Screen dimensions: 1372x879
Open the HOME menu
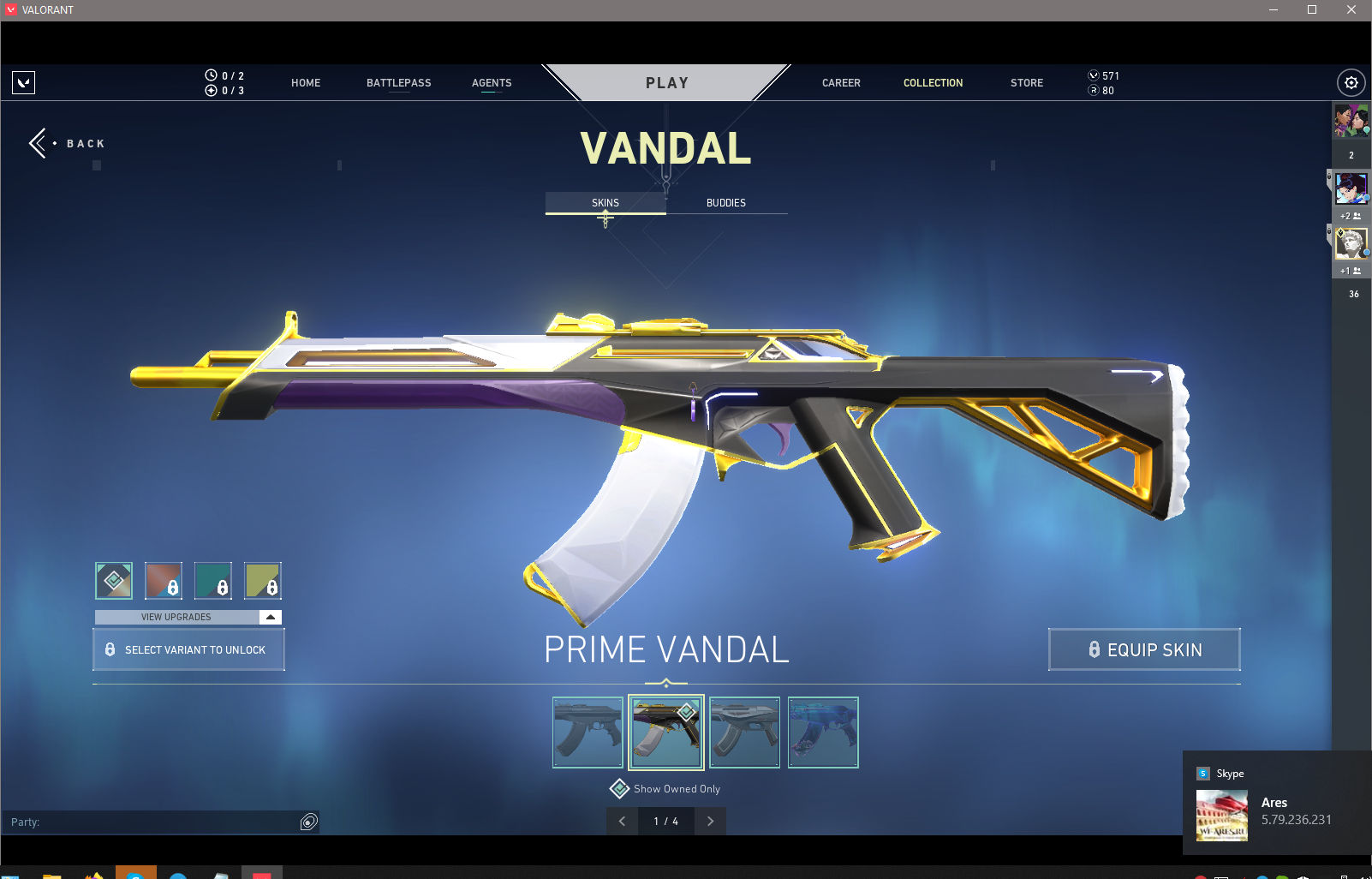(x=306, y=83)
